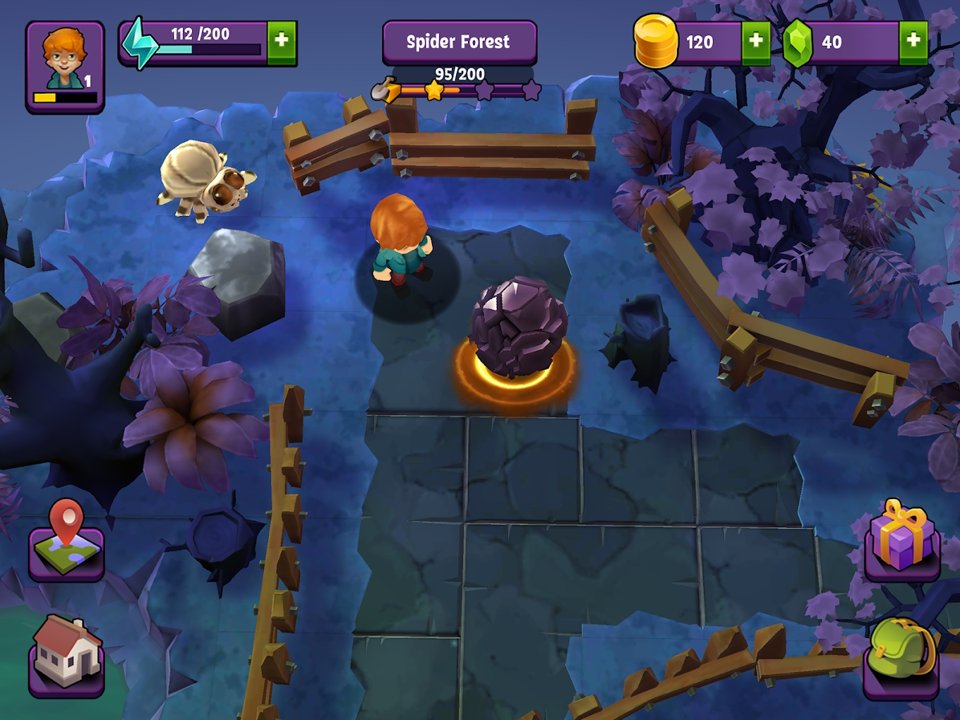The image size is (960, 720).
Task: Return home via the house icon
Action: click(x=66, y=651)
